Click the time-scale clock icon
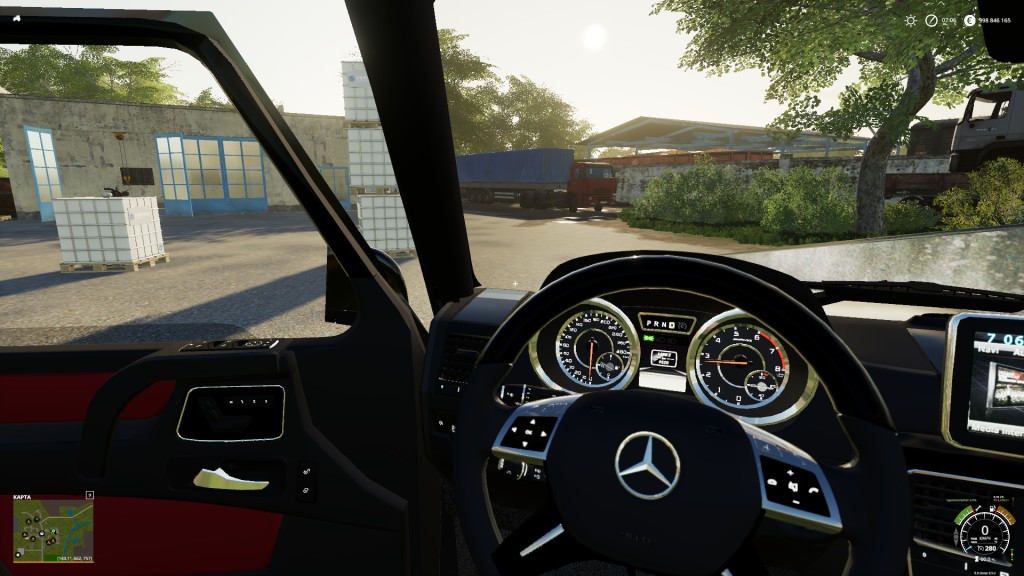This screenshot has width=1024, height=576. [931, 20]
